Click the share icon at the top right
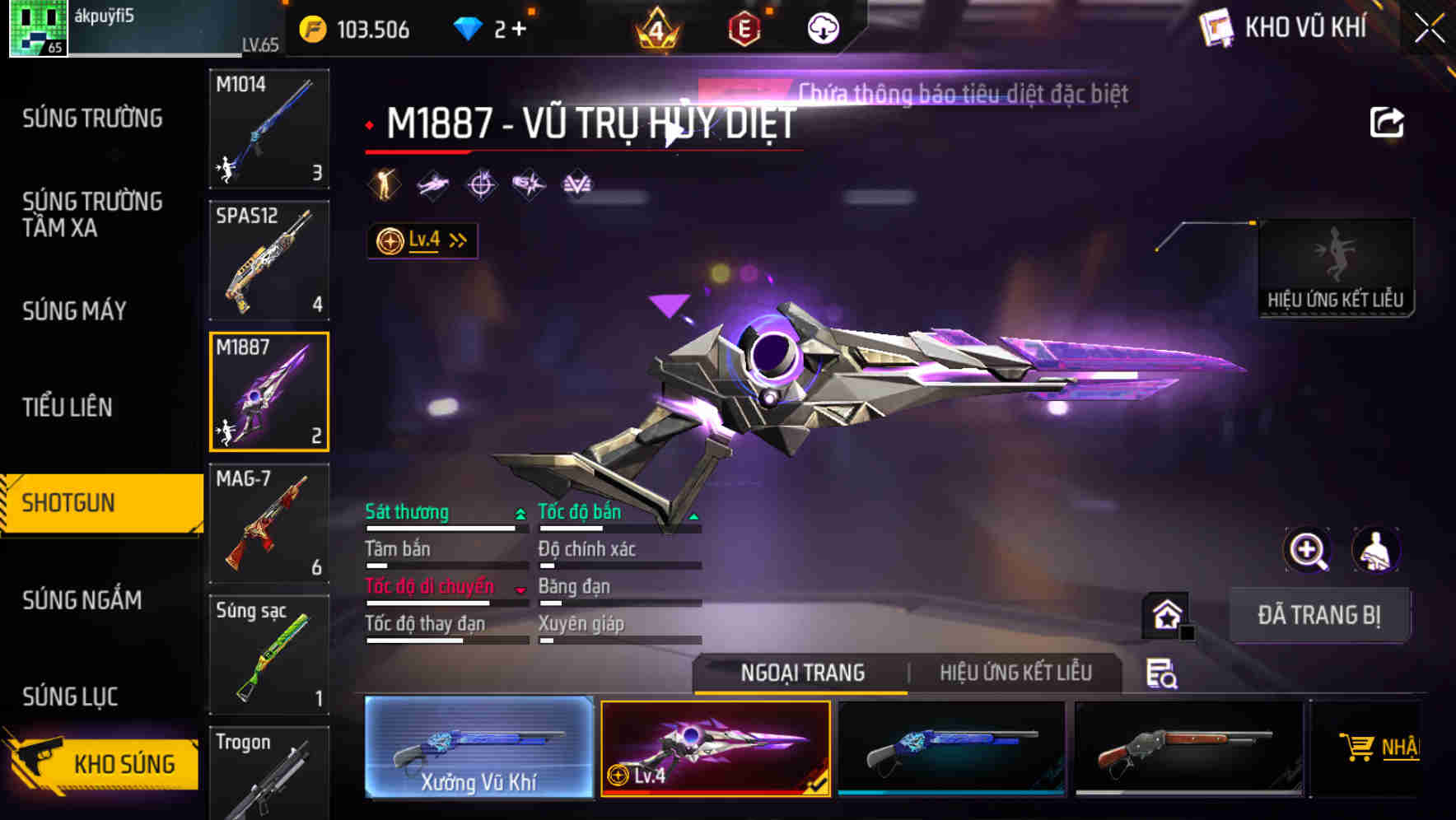The image size is (1456, 820). [1388, 120]
